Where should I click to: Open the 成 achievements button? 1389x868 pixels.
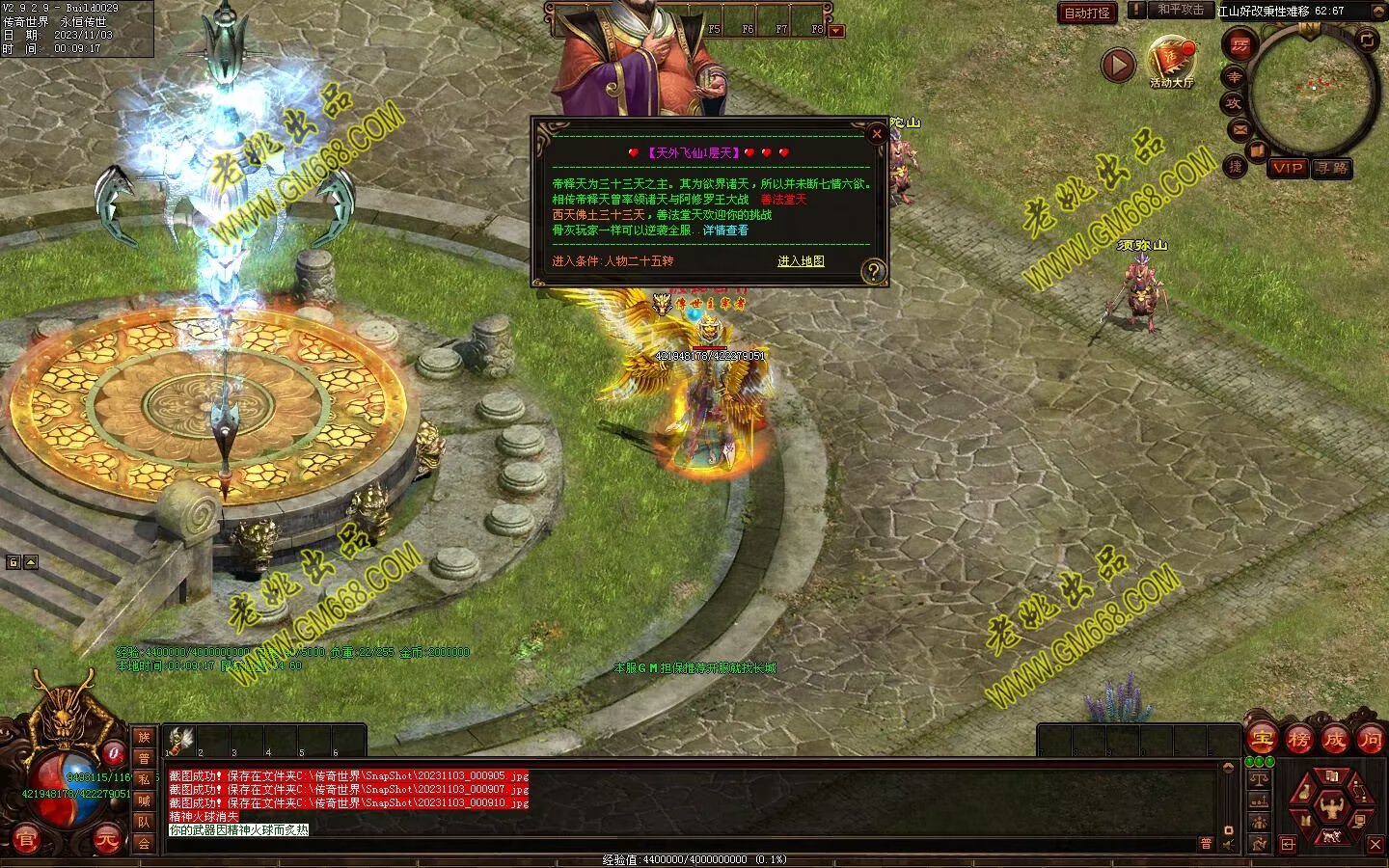point(1335,739)
